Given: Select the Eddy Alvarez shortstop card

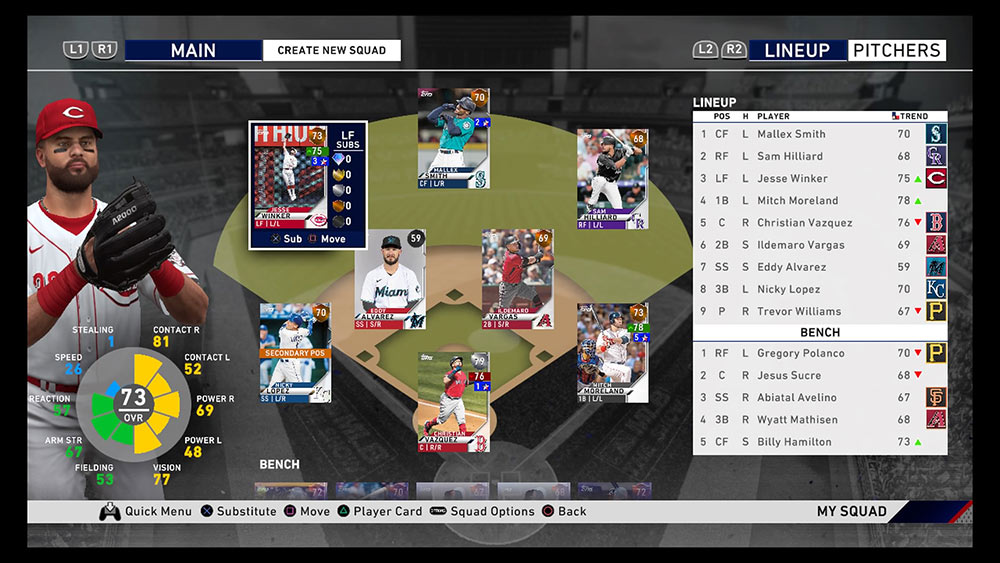Looking at the screenshot, I should [390, 280].
